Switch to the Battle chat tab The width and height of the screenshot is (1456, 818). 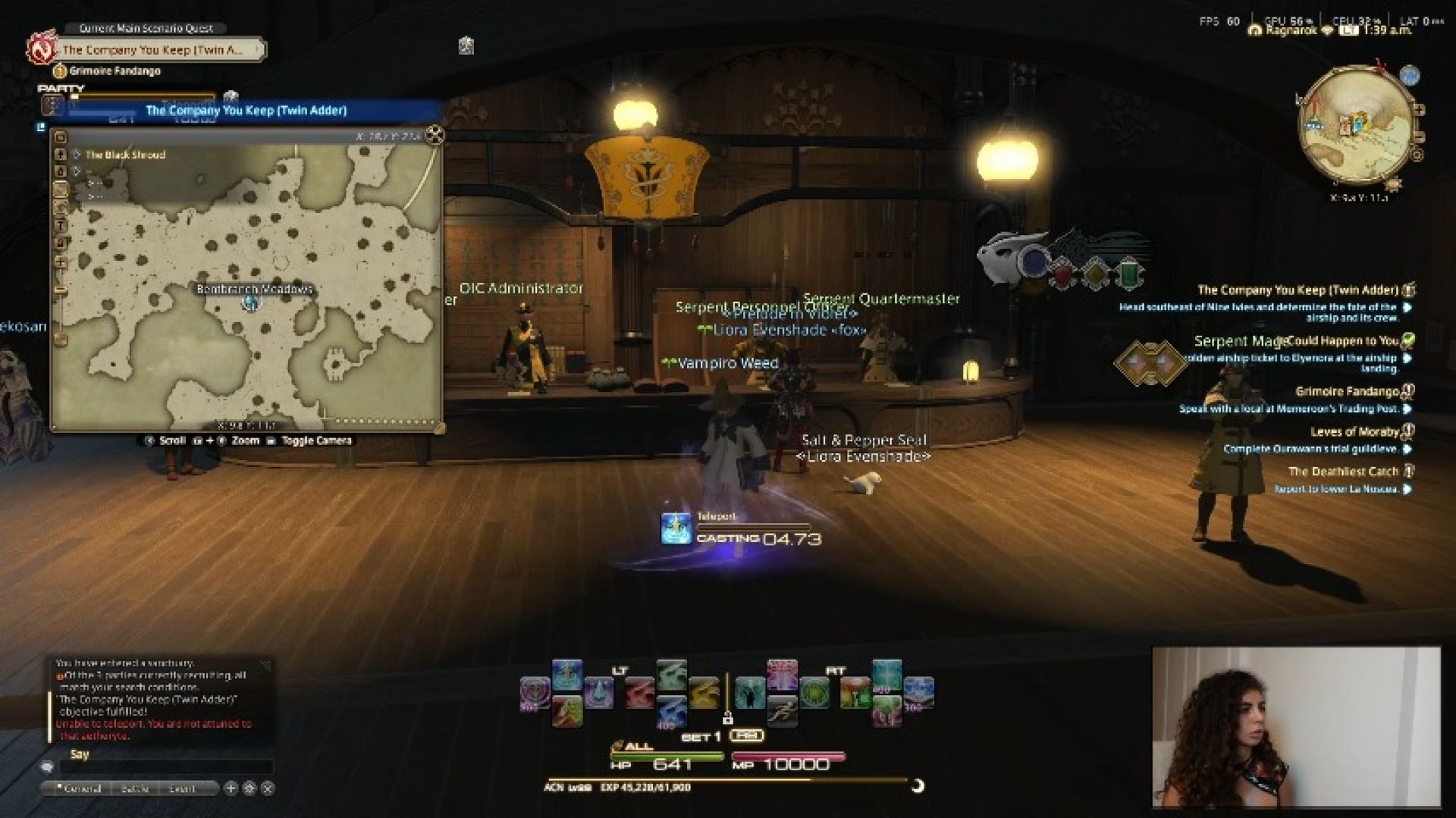point(135,788)
